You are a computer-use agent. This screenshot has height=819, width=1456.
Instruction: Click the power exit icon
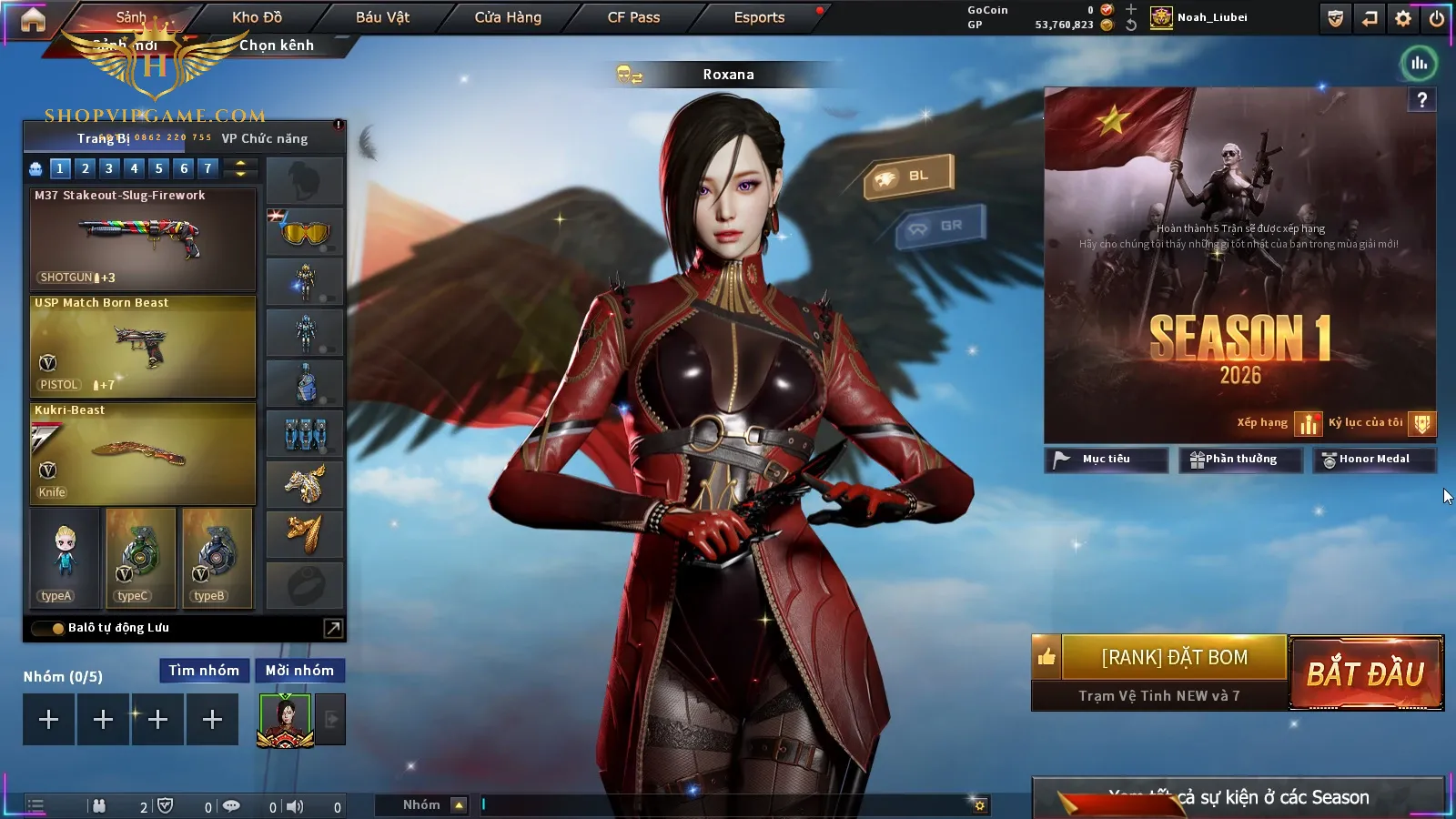(x=1437, y=18)
